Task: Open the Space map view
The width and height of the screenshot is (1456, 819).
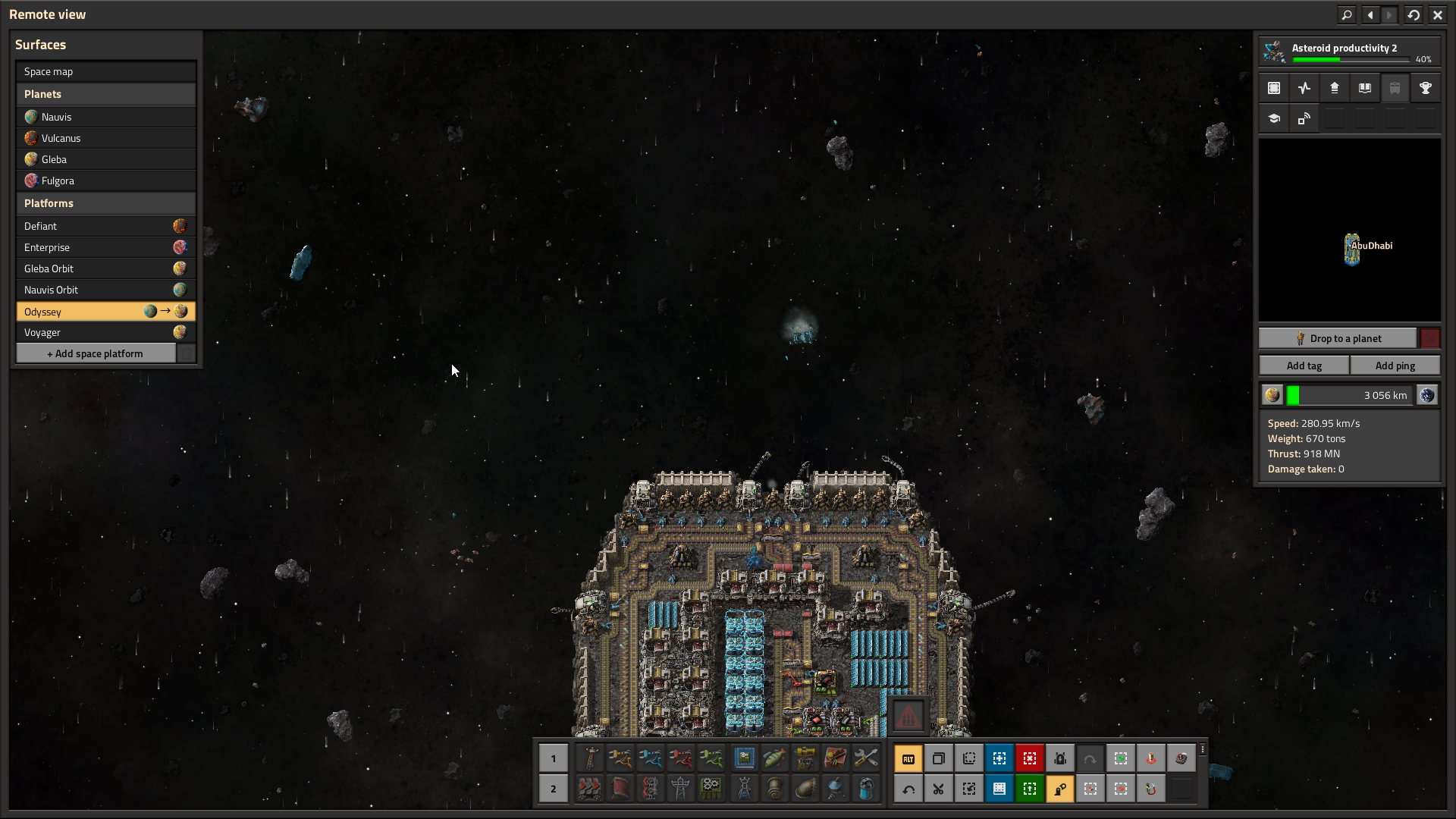Action: coord(105,71)
